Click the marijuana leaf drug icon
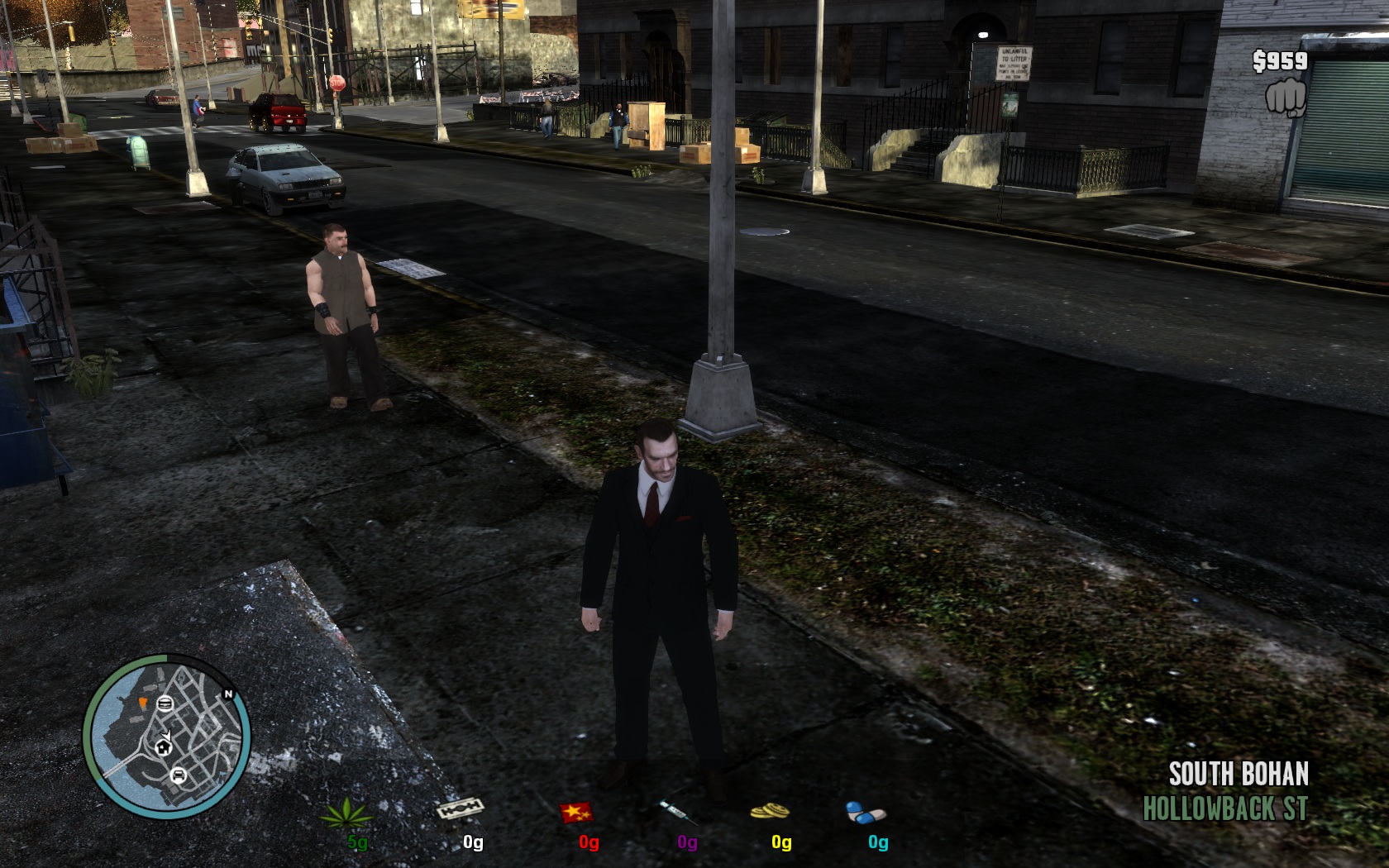The height and width of the screenshot is (868, 1389). (x=347, y=813)
